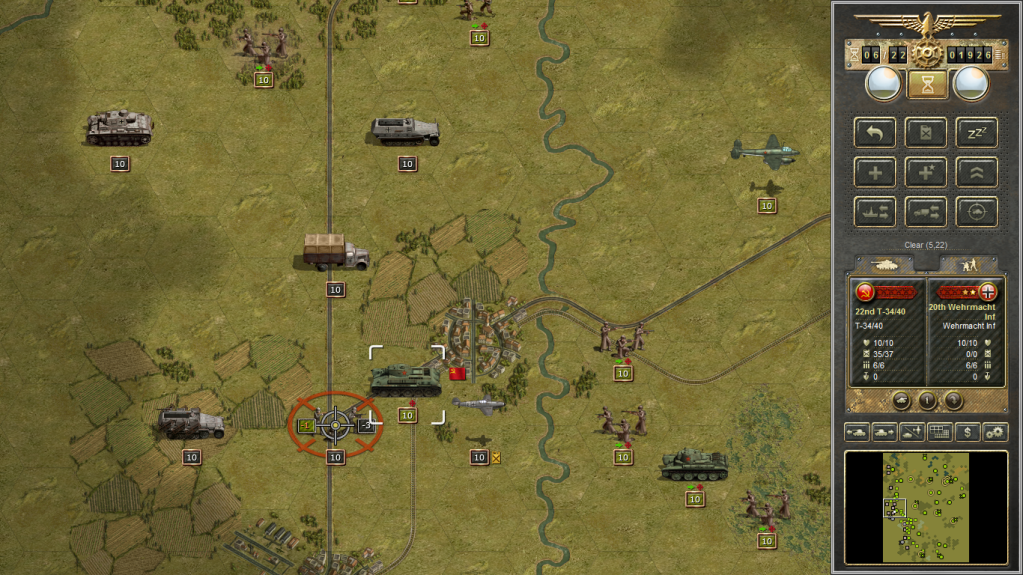Click the ship embark button

pyautogui.click(x=875, y=212)
